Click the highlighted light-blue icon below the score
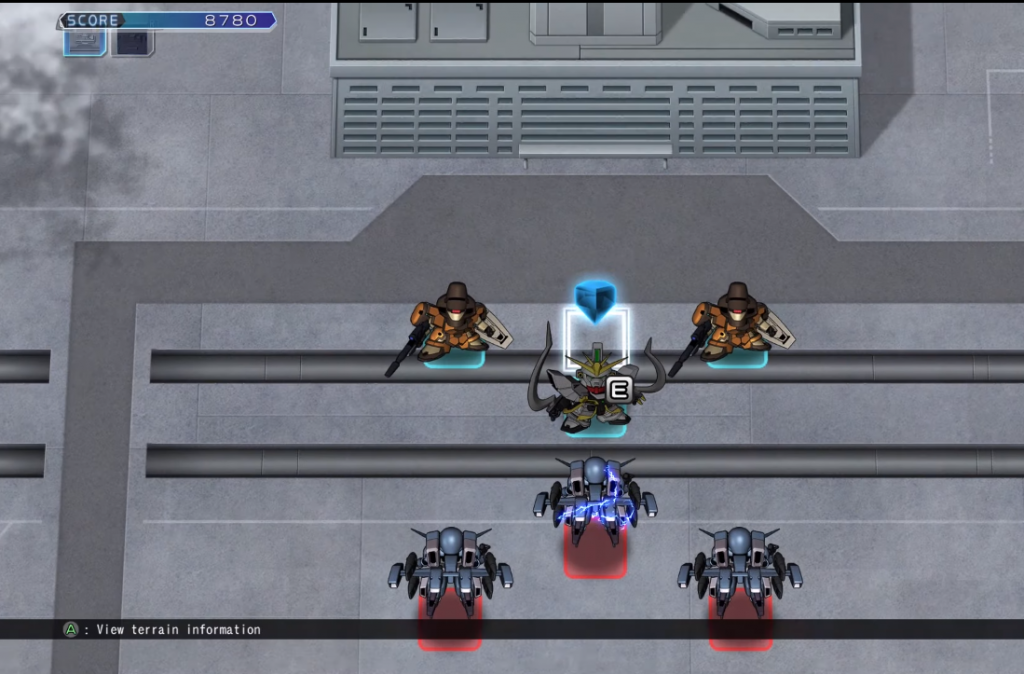 (84, 42)
